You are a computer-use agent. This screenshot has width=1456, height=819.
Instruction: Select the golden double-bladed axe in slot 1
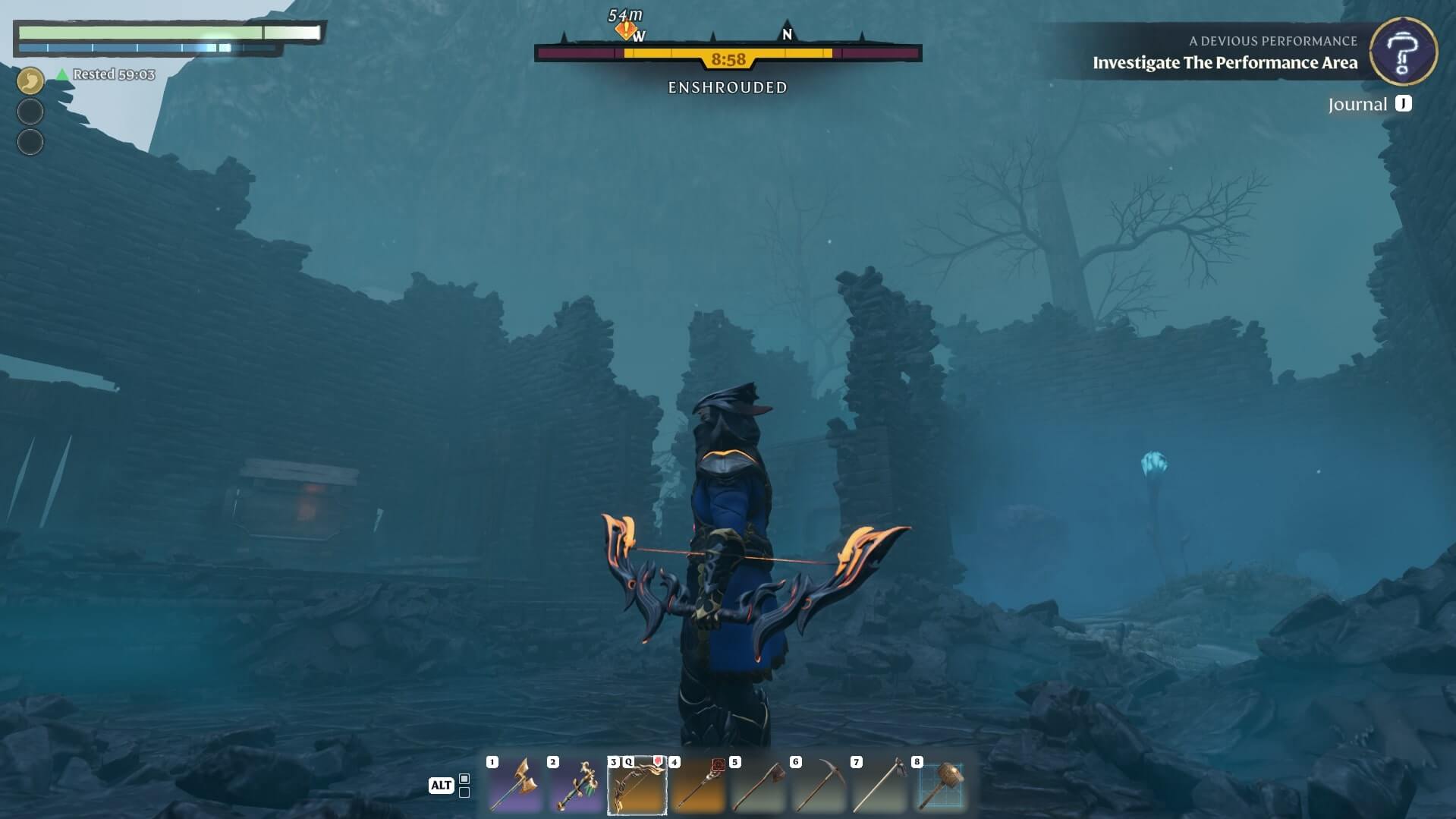[x=516, y=786]
